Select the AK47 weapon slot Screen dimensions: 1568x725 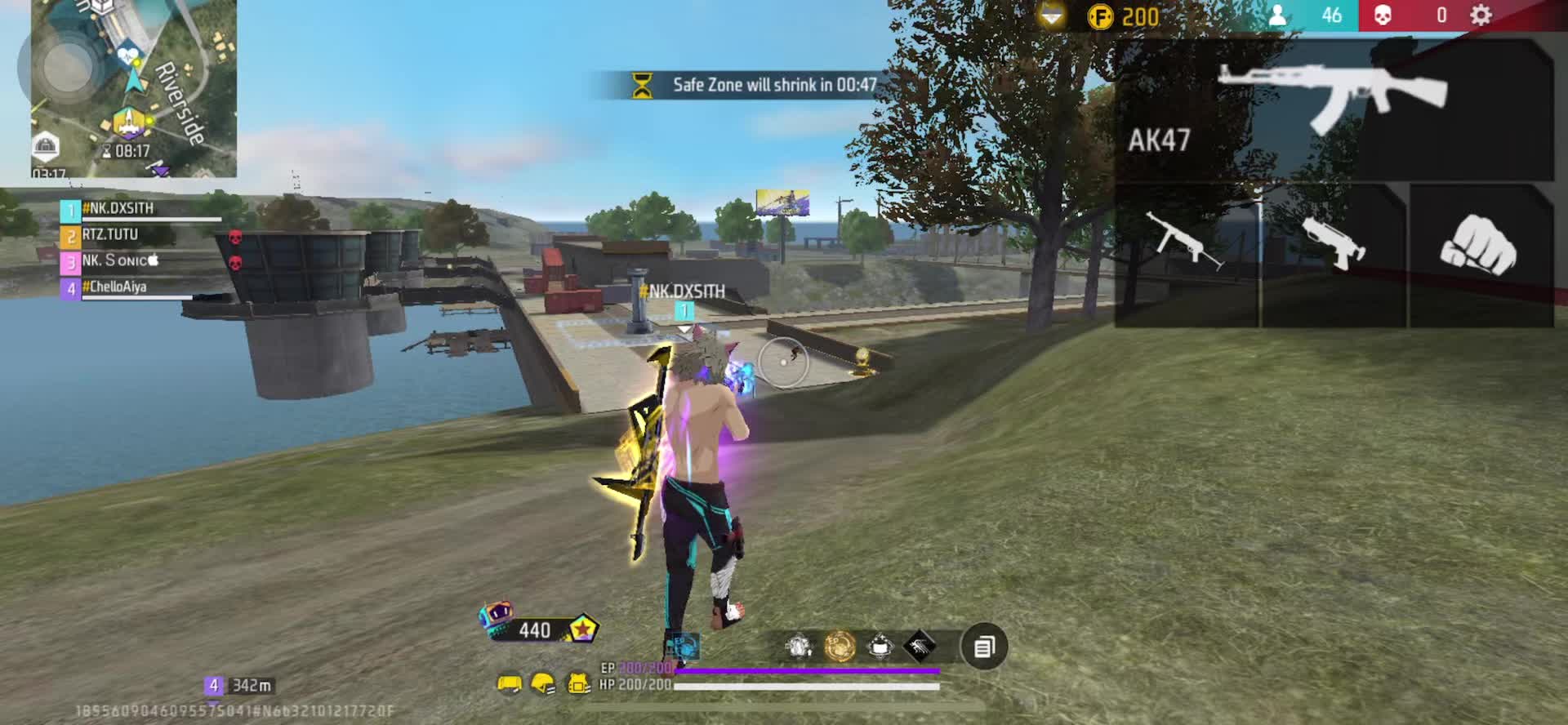[1334, 109]
